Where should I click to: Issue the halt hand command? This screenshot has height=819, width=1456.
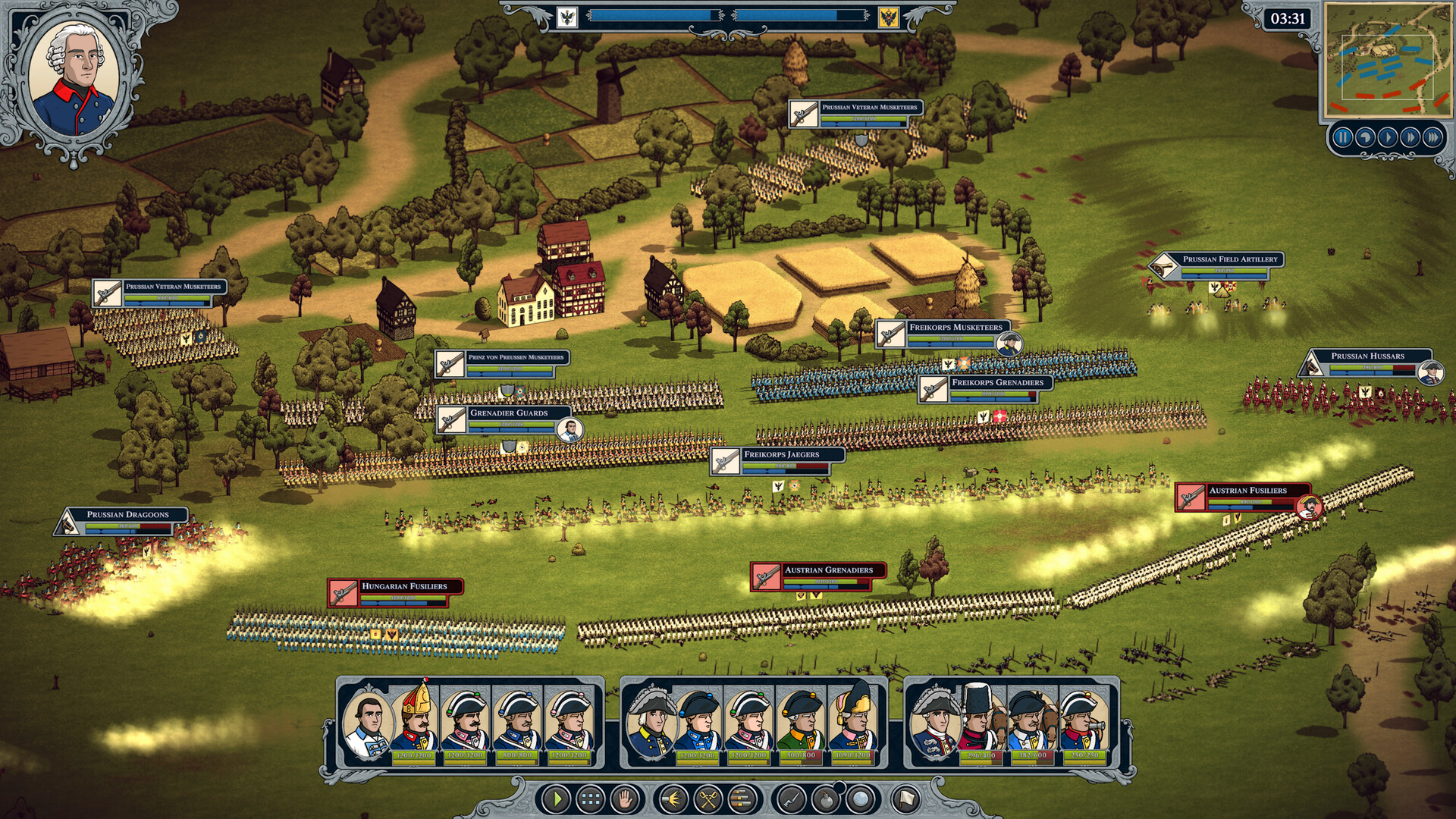click(x=626, y=799)
